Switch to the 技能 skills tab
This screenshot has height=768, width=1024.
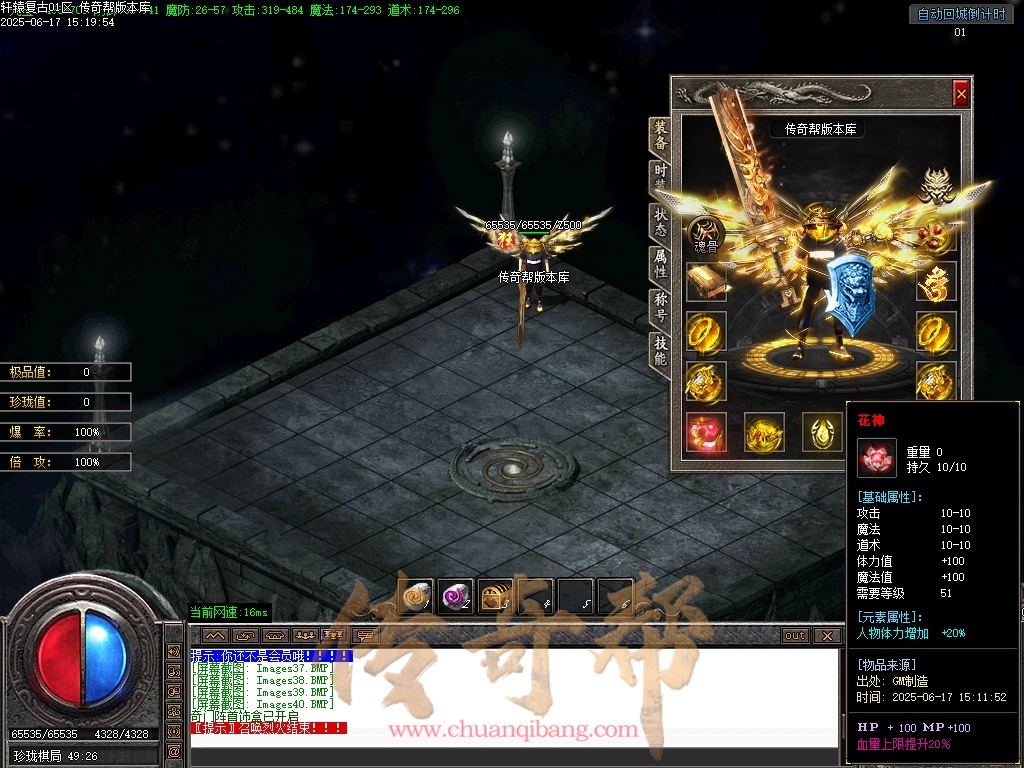tap(660, 350)
